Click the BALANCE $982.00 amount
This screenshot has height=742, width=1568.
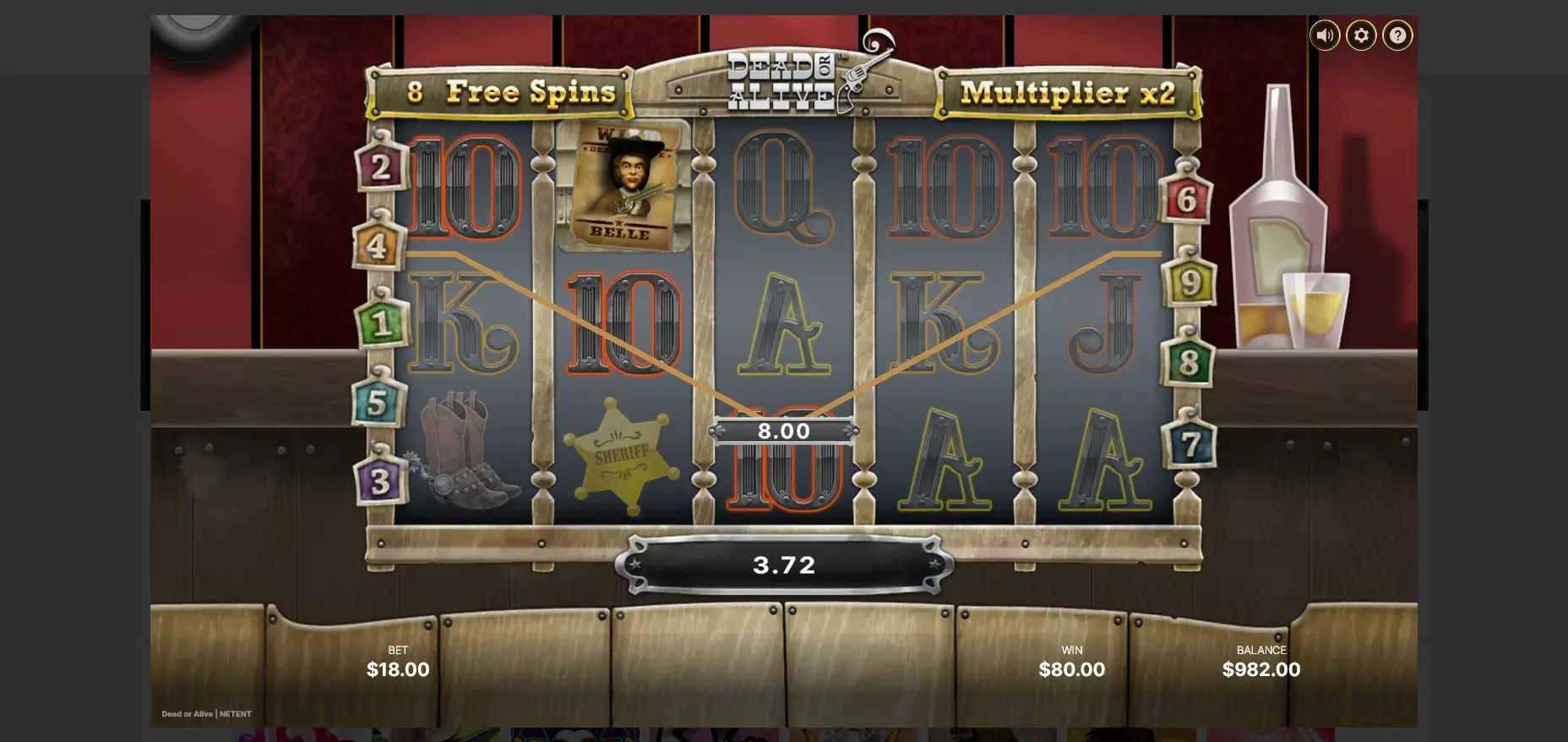[1261, 668]
